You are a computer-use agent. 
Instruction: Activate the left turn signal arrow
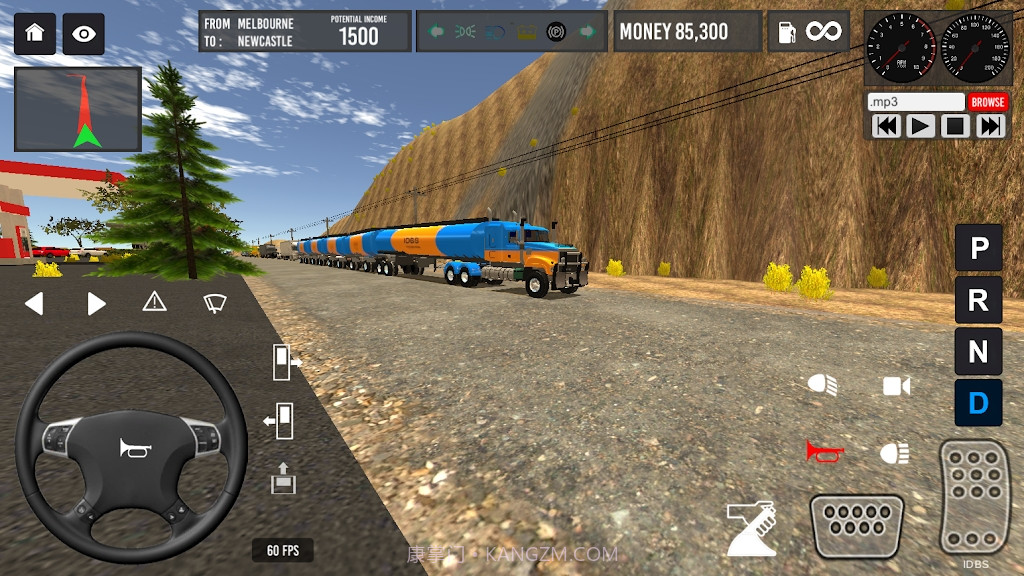34,303
